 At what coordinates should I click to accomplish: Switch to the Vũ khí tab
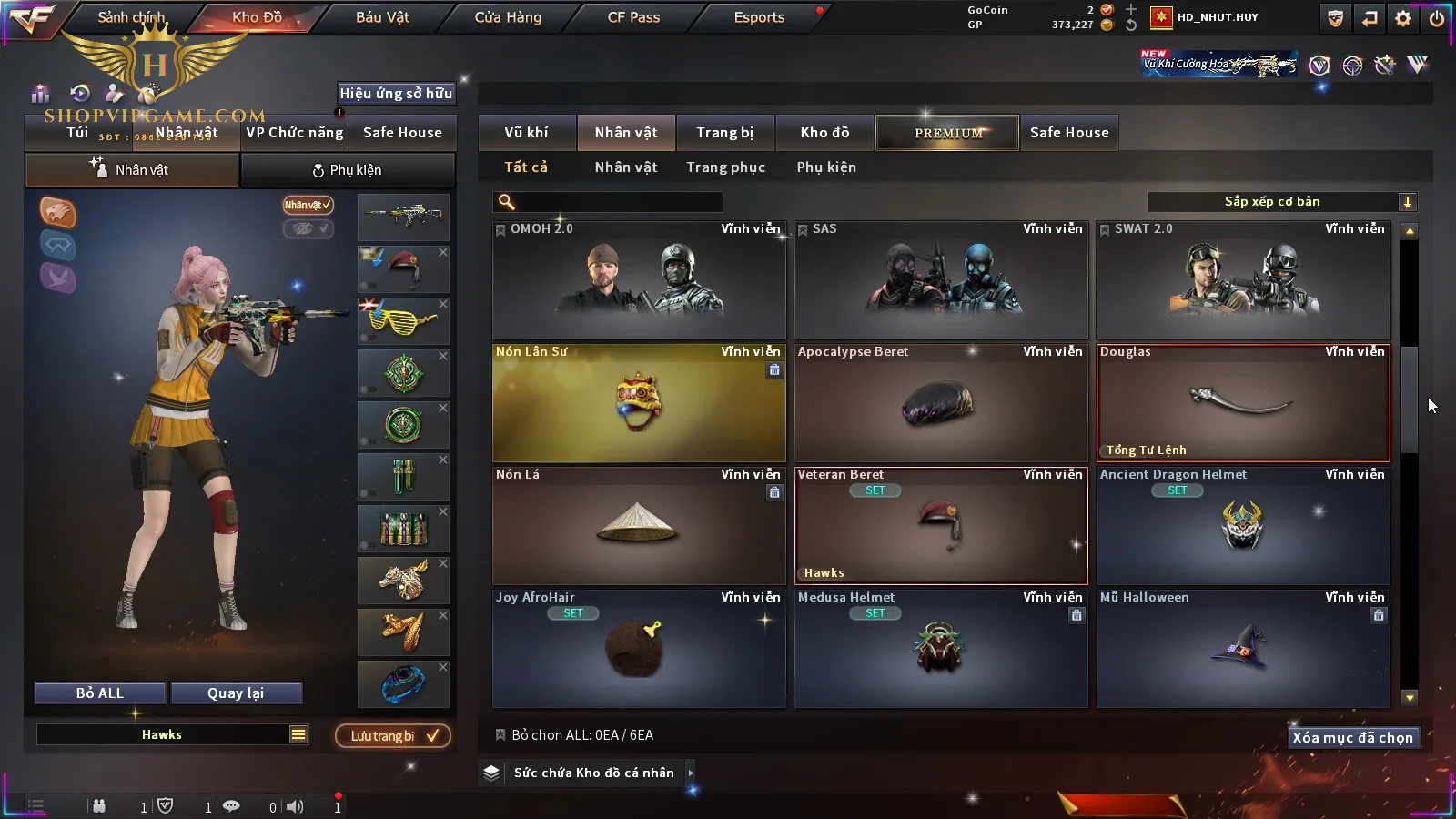point(526,133)
